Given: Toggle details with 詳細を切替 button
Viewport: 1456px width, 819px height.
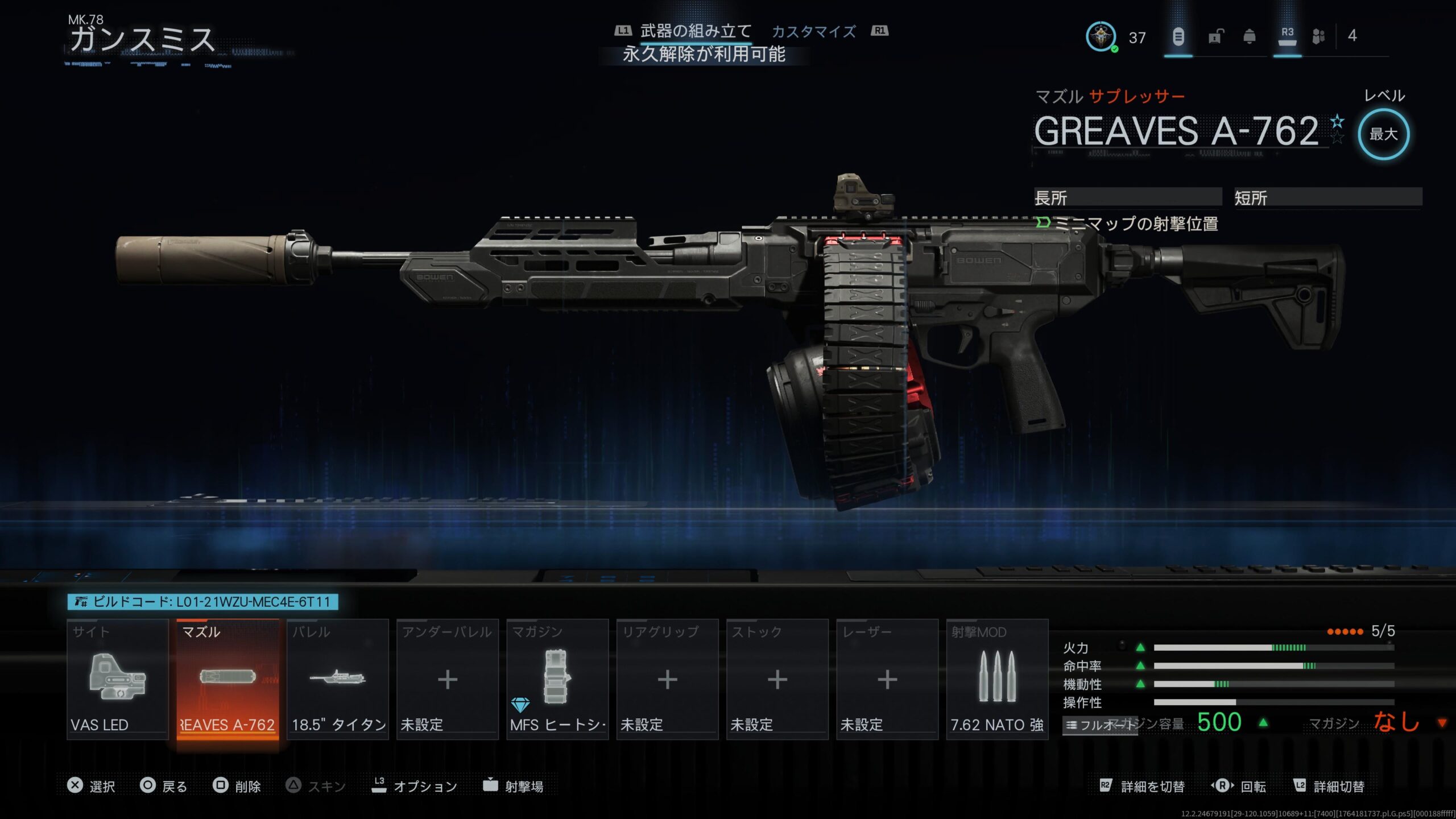Looking at the screenshot, I should [1142, 786].
